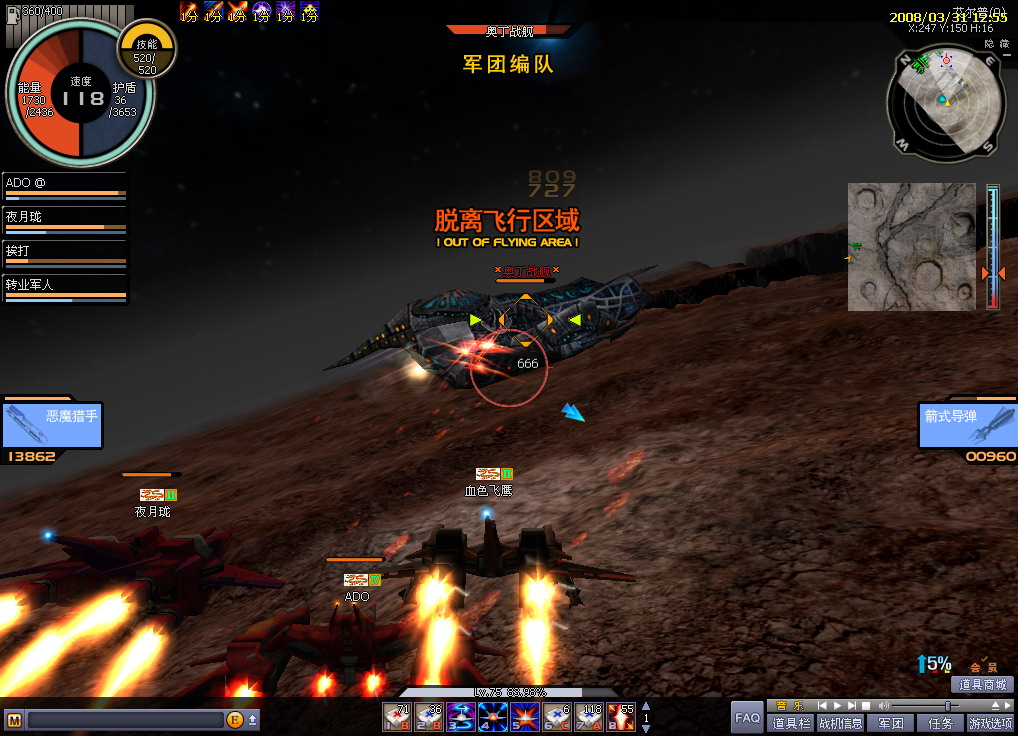
Task: Click the circular radar minimap
Action: click(x=944, y=104)
